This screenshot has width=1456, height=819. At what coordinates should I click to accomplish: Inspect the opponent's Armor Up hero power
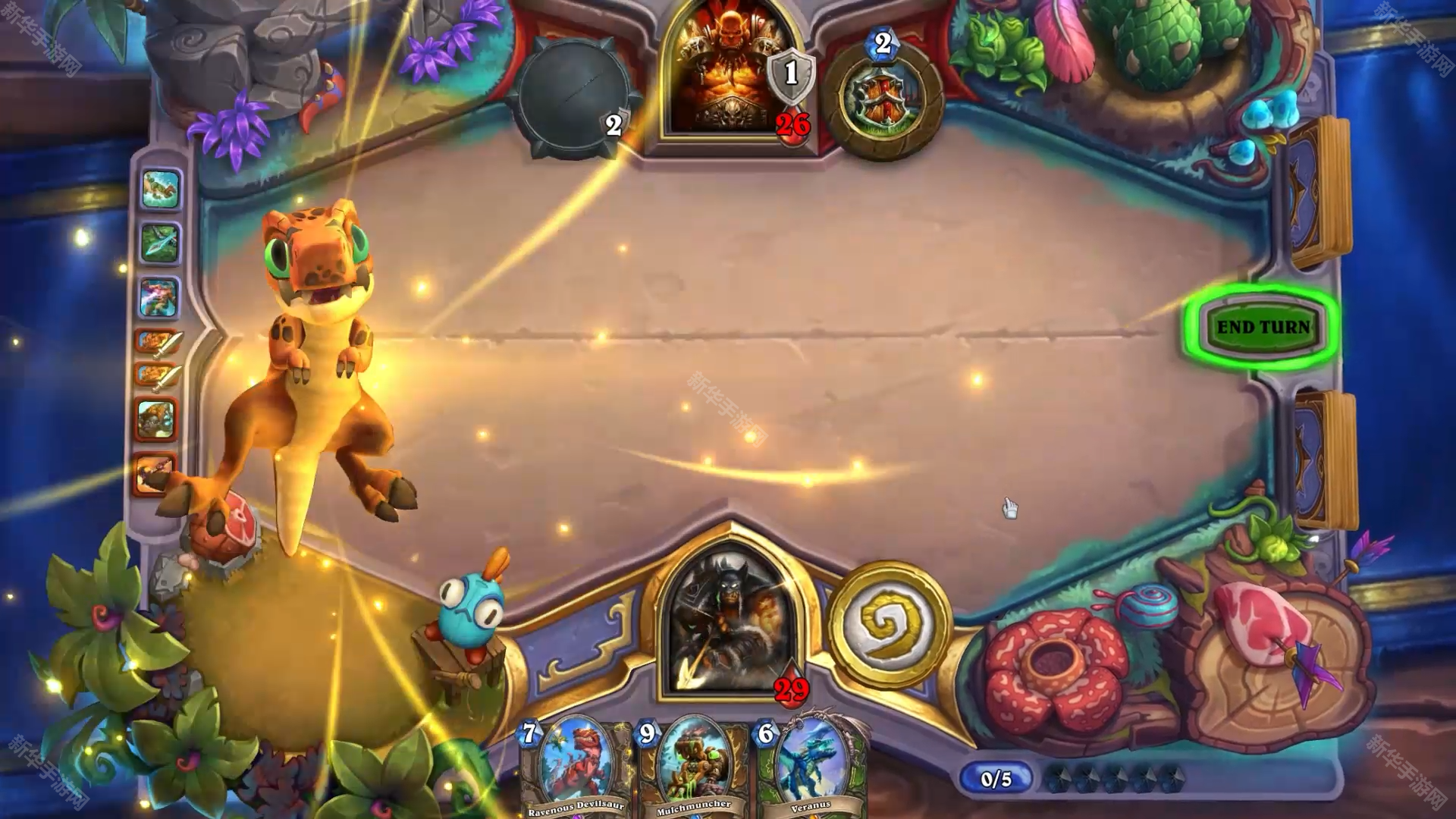882,99
